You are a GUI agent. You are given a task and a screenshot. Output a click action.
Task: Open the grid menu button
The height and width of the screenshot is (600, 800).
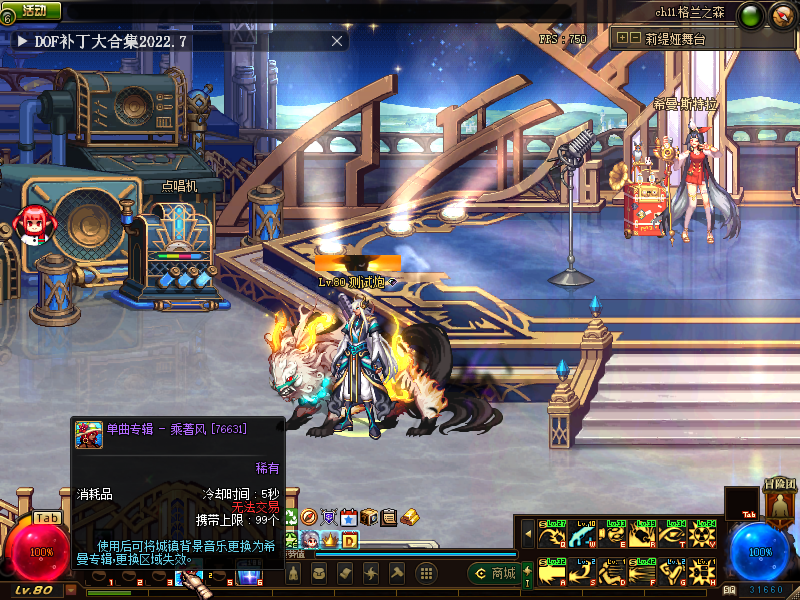click(x=425, y=573)
